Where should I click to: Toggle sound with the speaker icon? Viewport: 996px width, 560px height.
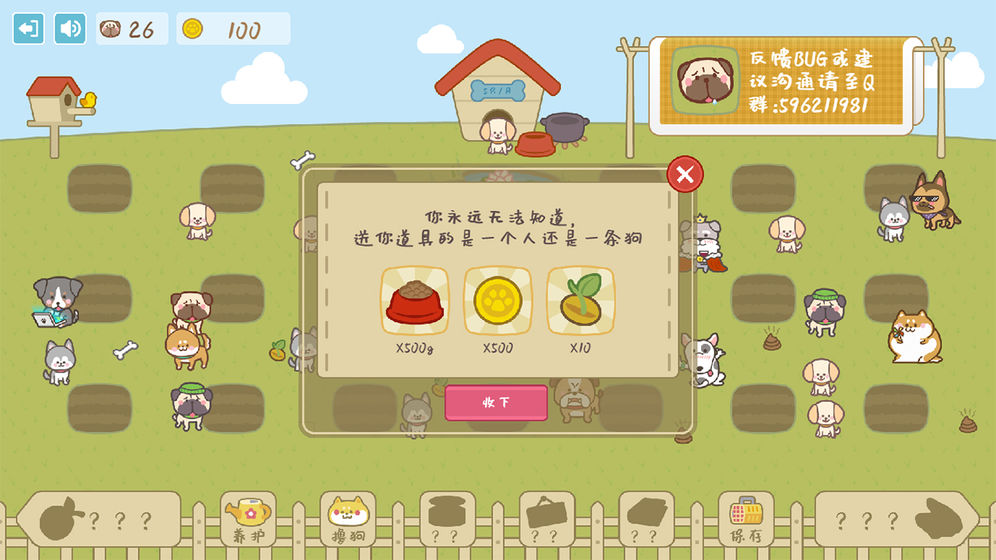70,28
